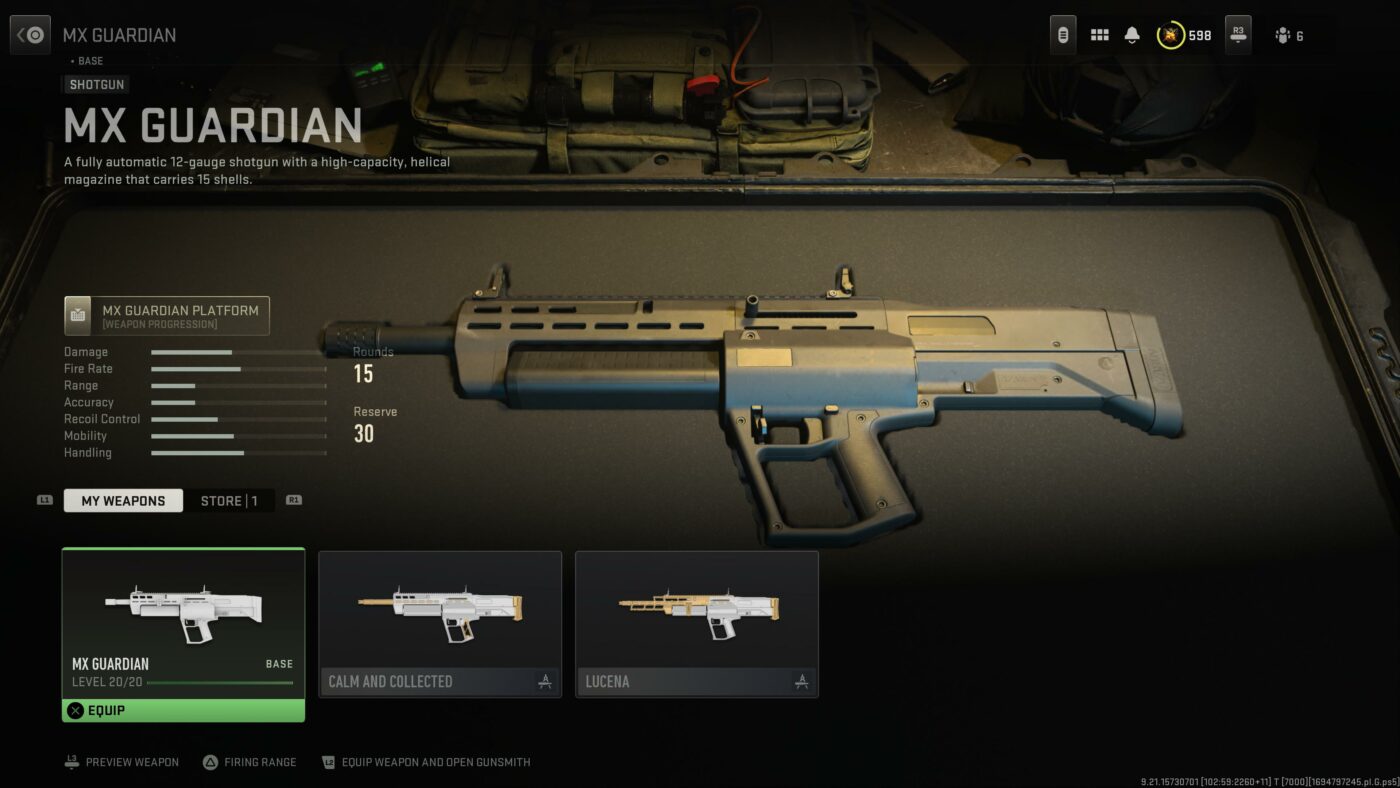This screenshot has height=788, width=1400.
Task: Click the R3 button prompt icon
Action: coord(1237,34)
